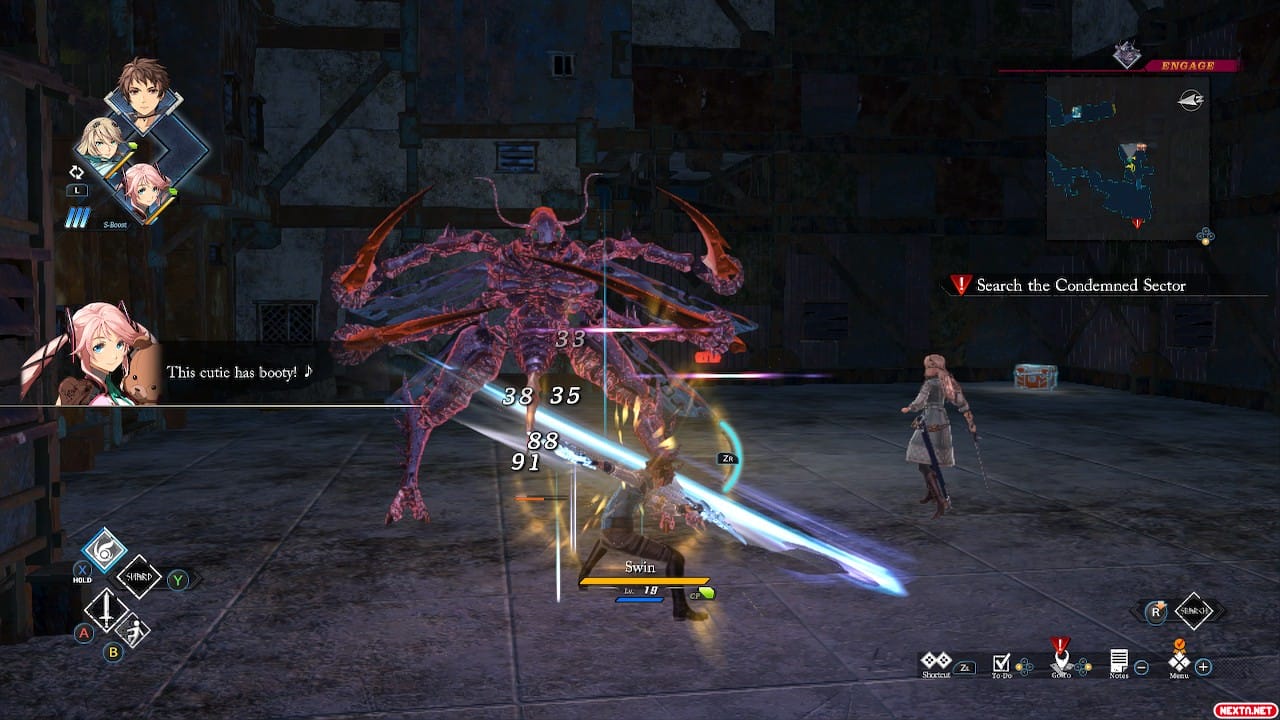
Task: Trigger the Shard diamond button
Action: [x=138, y=577]
